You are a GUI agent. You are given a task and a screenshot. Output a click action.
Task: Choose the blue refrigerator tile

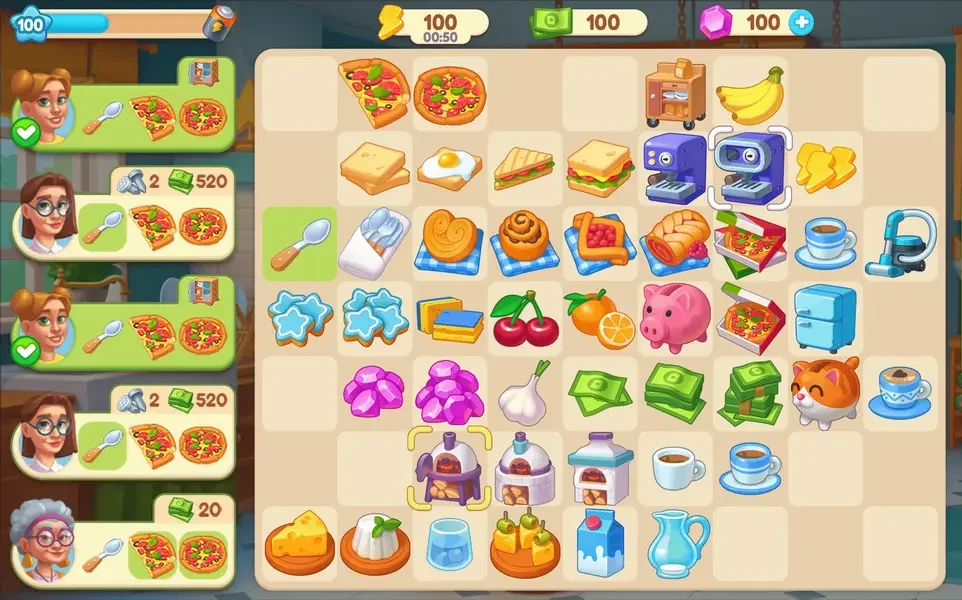[825, 317]
